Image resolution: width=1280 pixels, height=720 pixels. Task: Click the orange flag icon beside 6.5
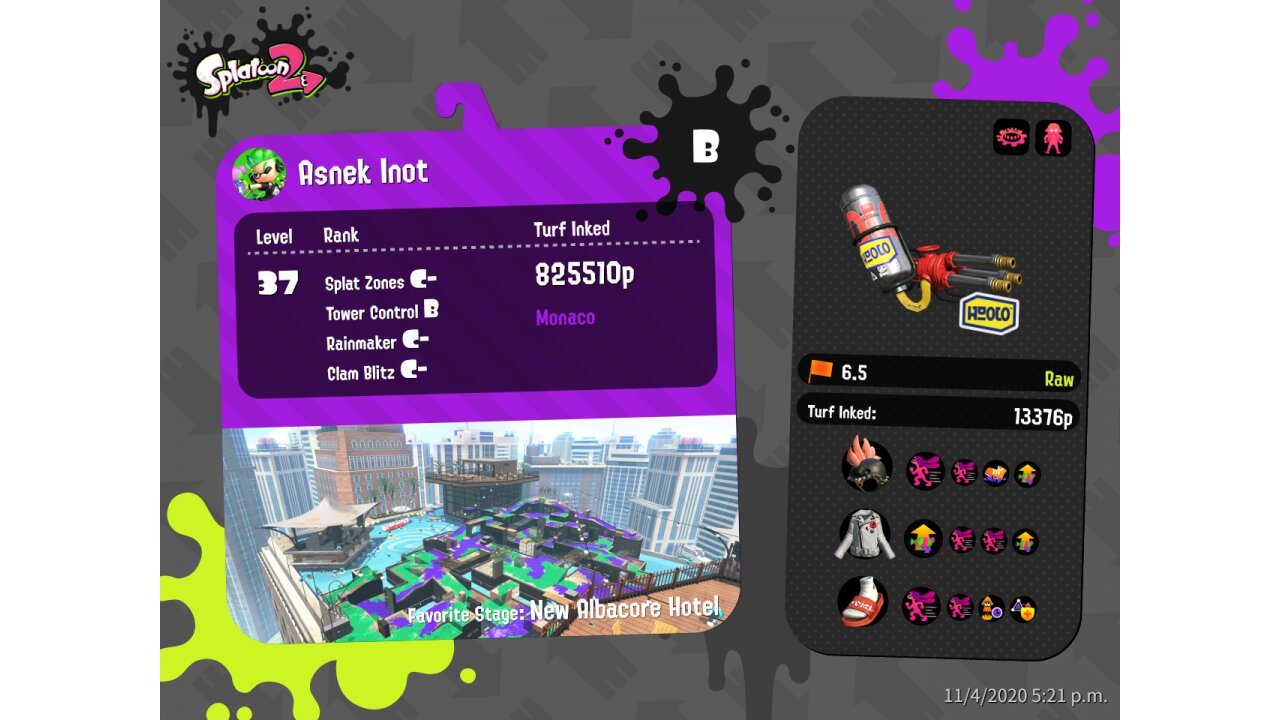tap(820, 372)
